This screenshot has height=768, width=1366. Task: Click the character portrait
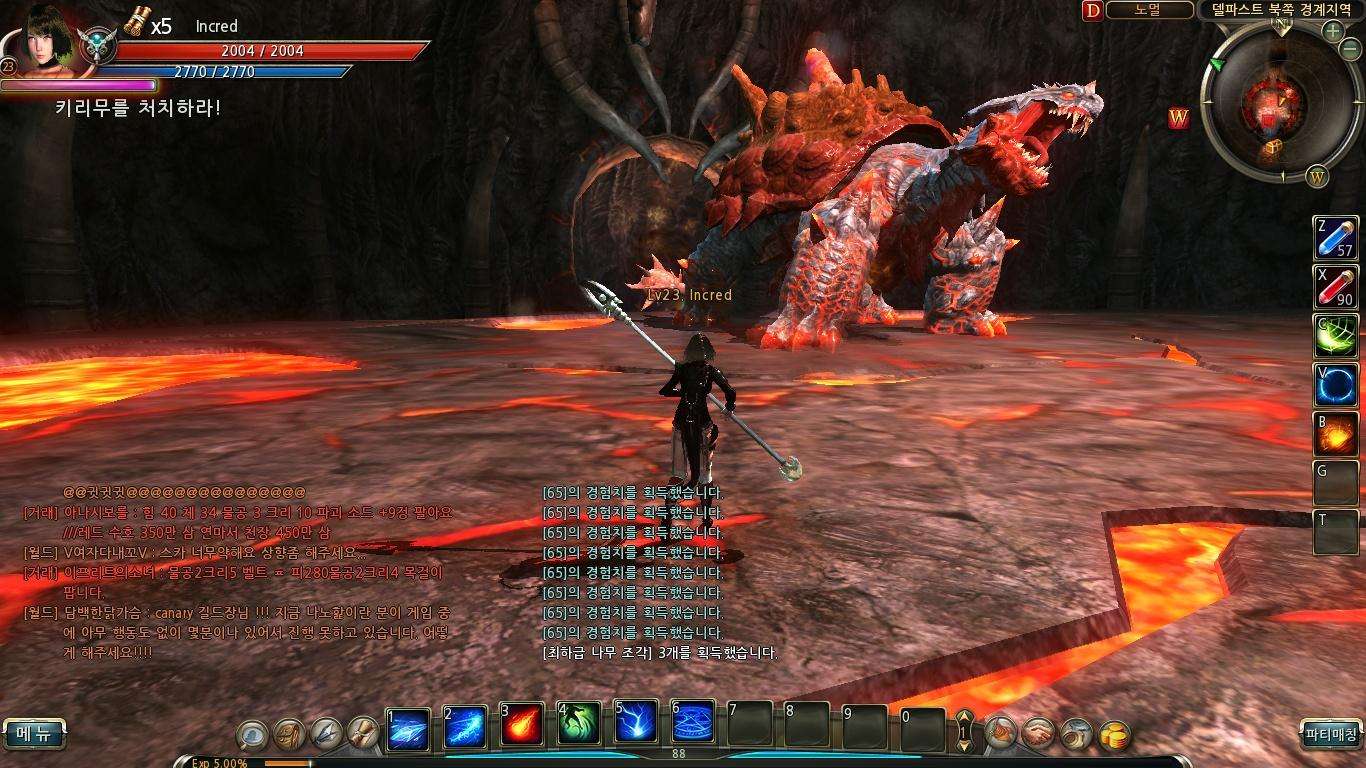(x=47, y=35)
